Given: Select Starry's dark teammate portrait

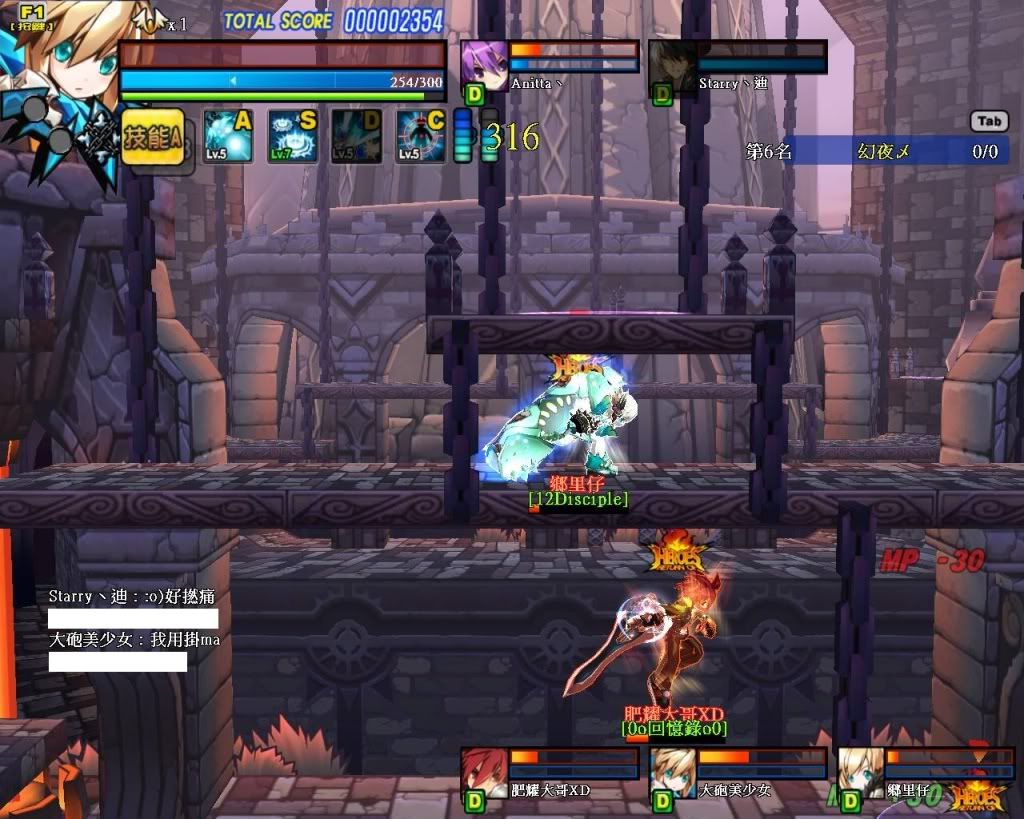Looking at the screenshot, I should click(x=671, y=66).
